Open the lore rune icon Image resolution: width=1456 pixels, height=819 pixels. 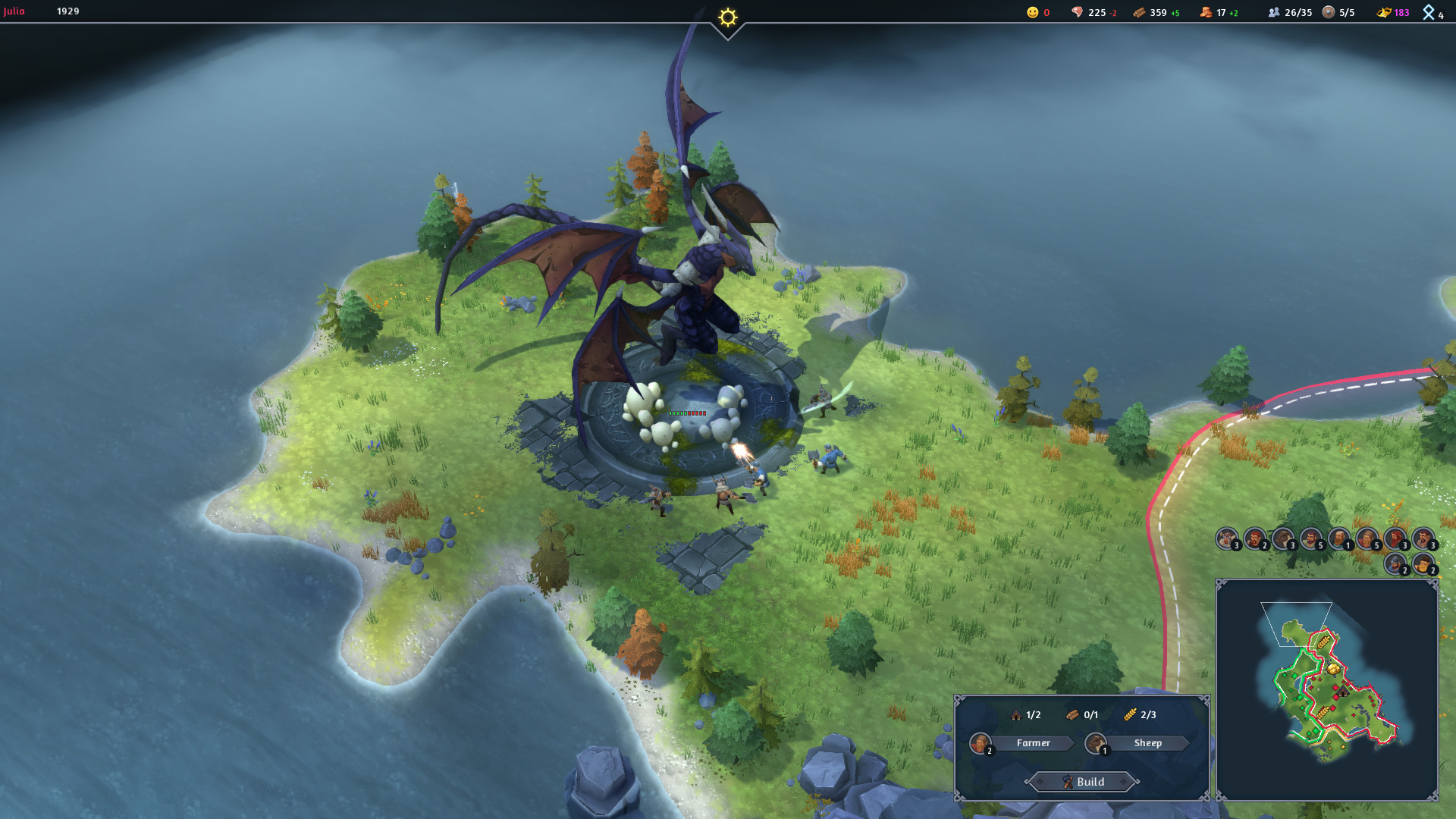pos(1429,12)
